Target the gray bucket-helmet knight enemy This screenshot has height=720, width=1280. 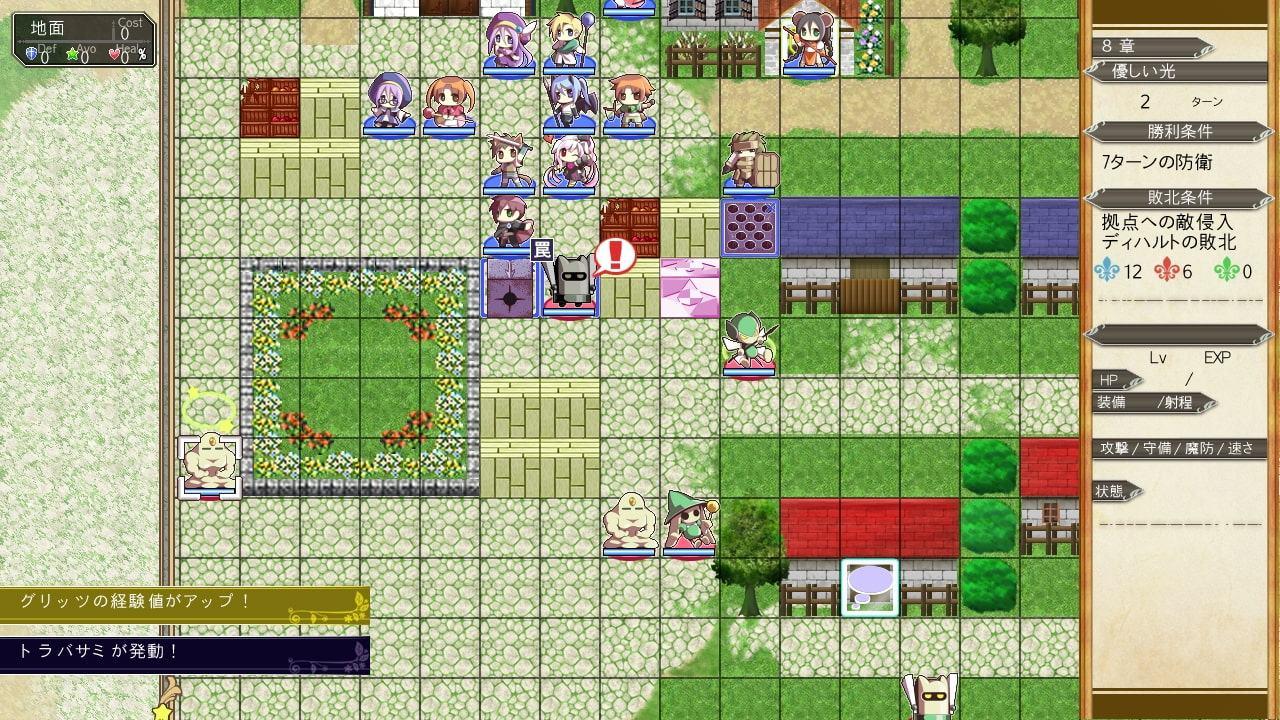[x=571, y=286]
